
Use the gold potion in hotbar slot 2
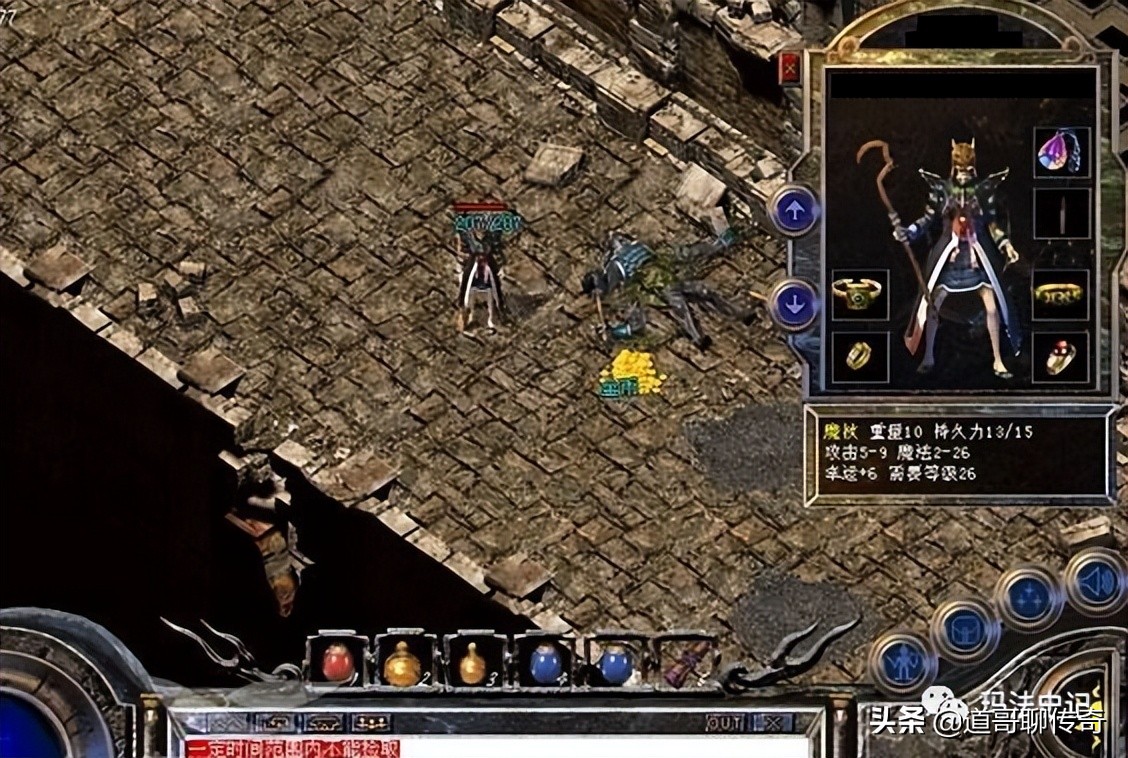click(x=403, y=663)
